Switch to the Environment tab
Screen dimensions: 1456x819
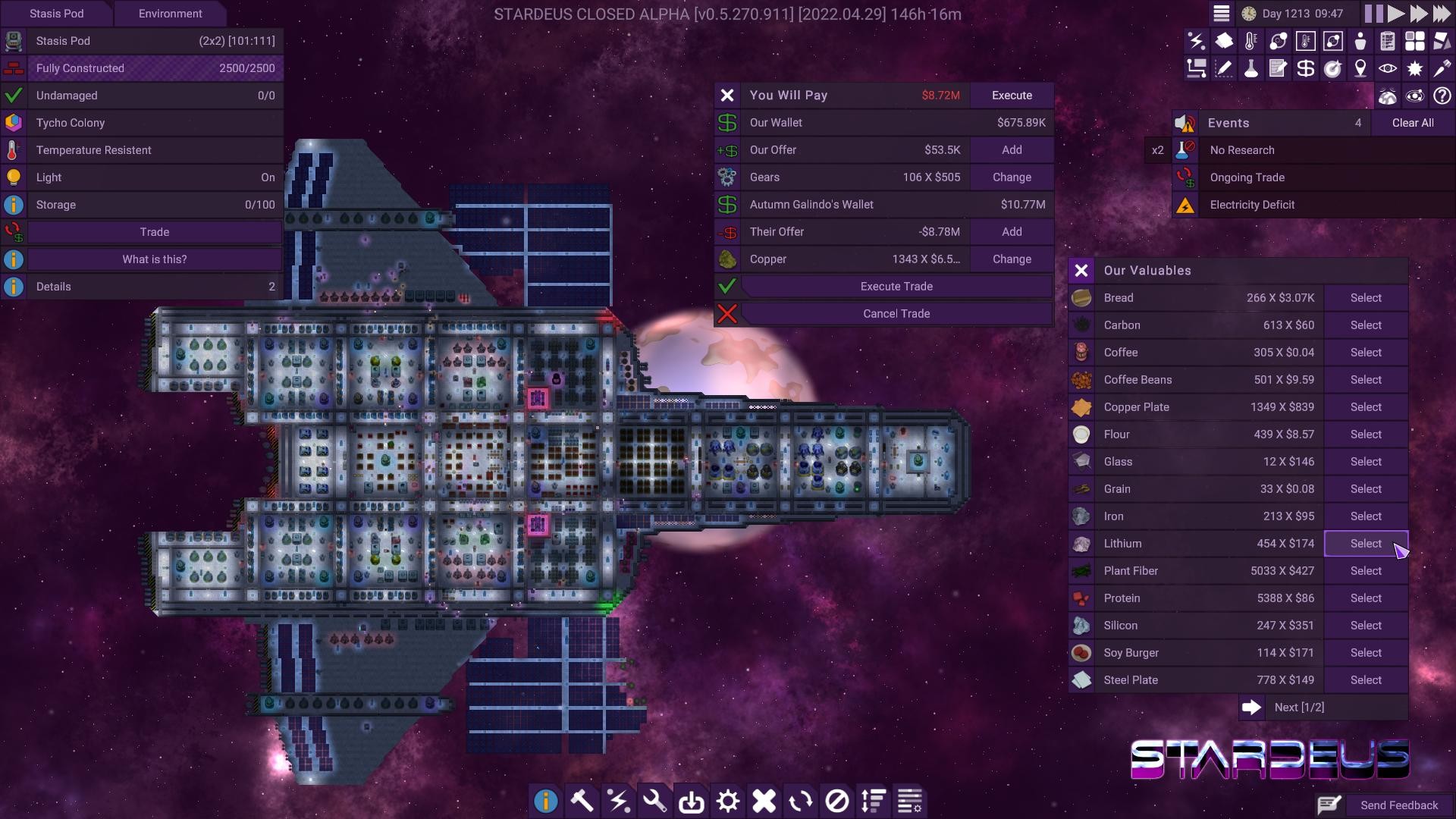(170, 13)
